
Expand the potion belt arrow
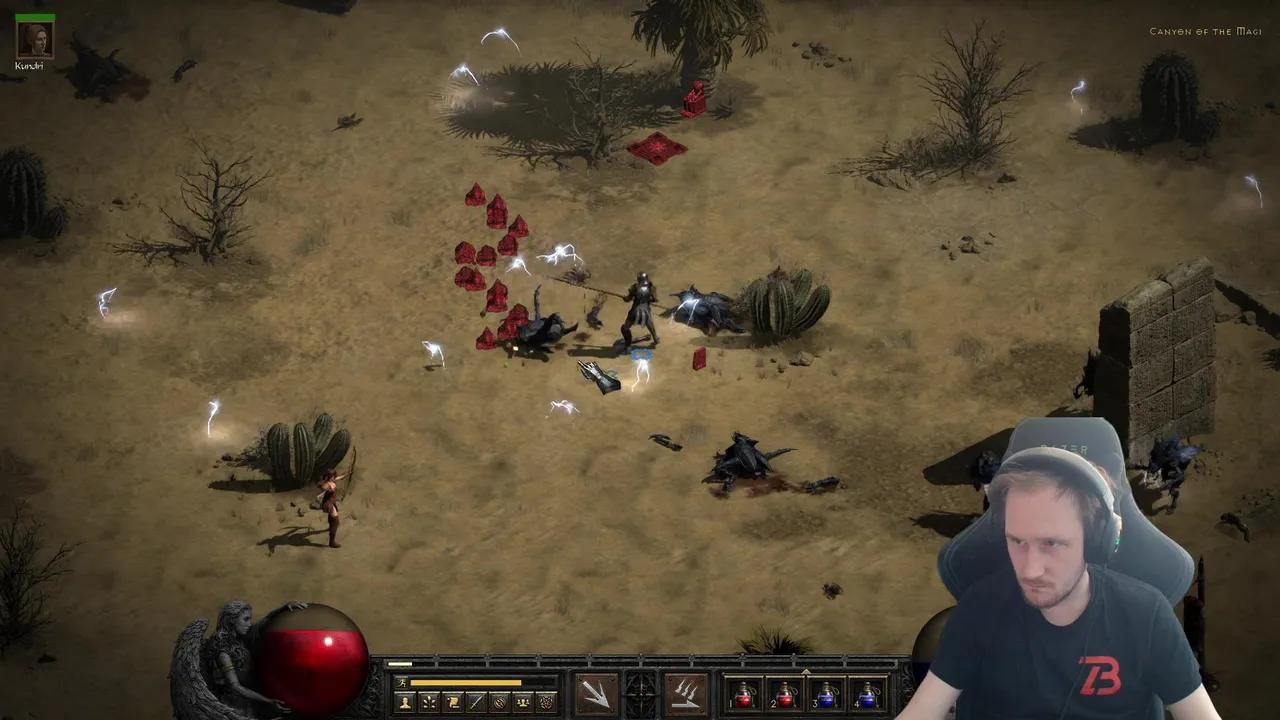806,672
